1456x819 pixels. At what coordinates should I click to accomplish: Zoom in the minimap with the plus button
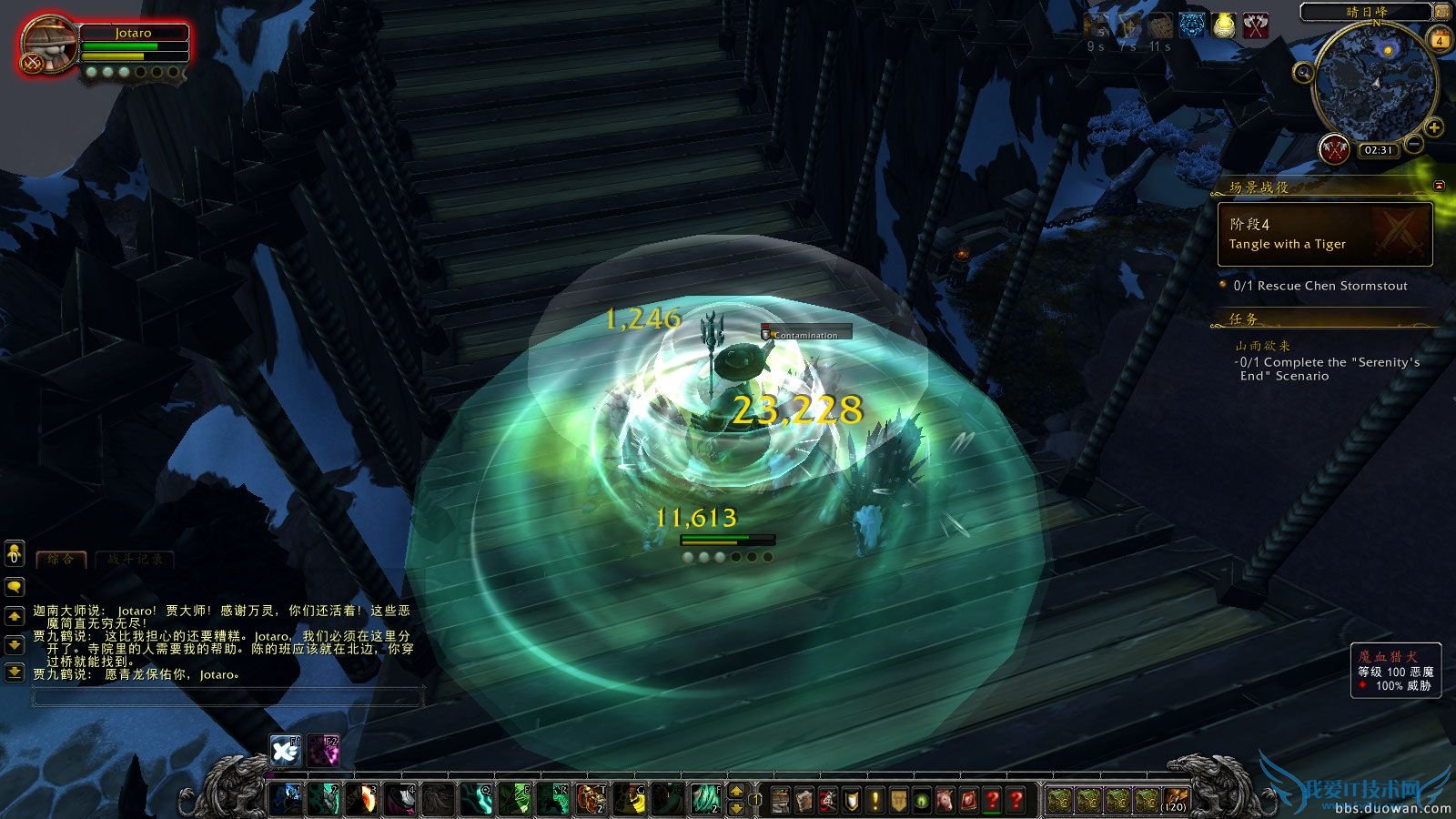tap(1435, 127)
